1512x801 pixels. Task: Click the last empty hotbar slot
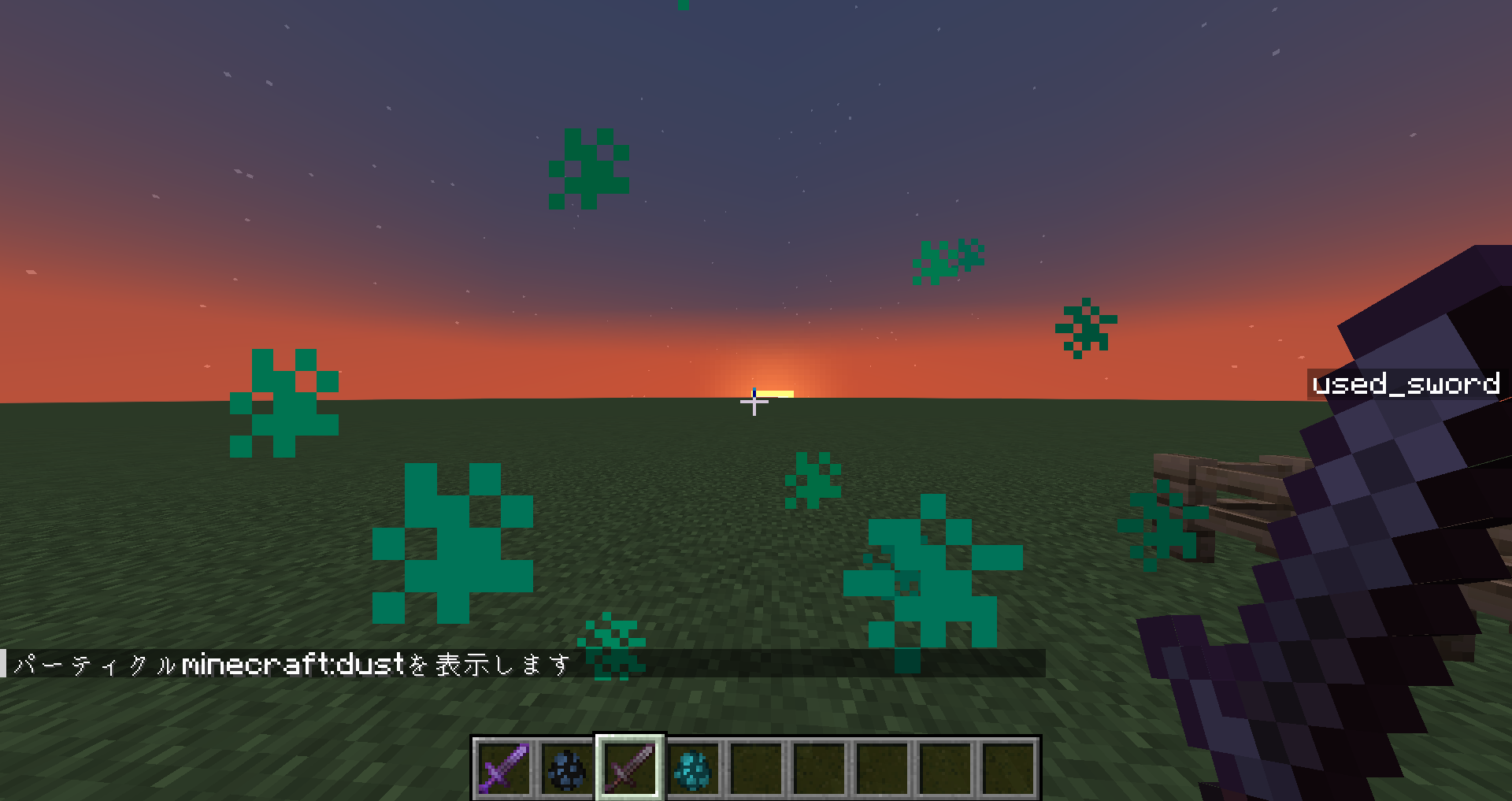pos(1006,769)
